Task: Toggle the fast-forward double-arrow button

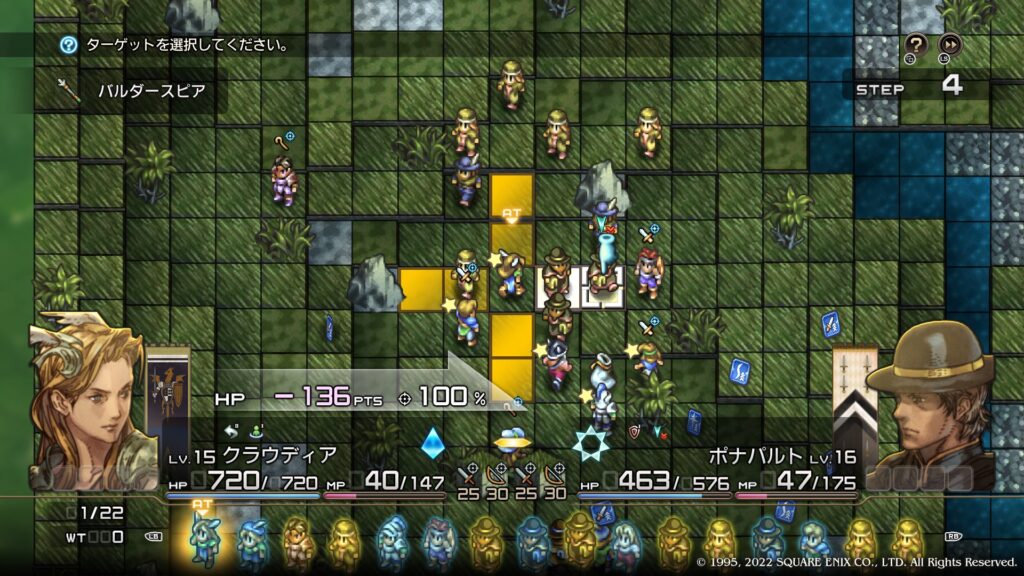Action: [950, 44]
